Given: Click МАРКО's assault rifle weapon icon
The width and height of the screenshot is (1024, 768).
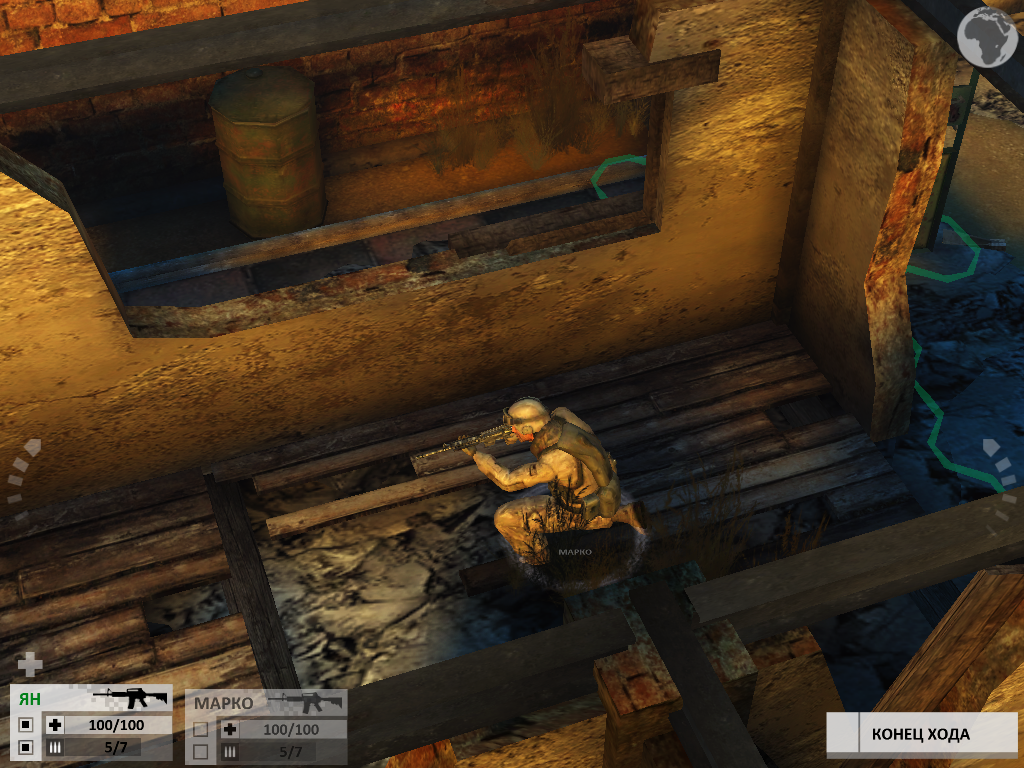Looking at the screenshot, I should pyautogui.click(x=305, y=702).
